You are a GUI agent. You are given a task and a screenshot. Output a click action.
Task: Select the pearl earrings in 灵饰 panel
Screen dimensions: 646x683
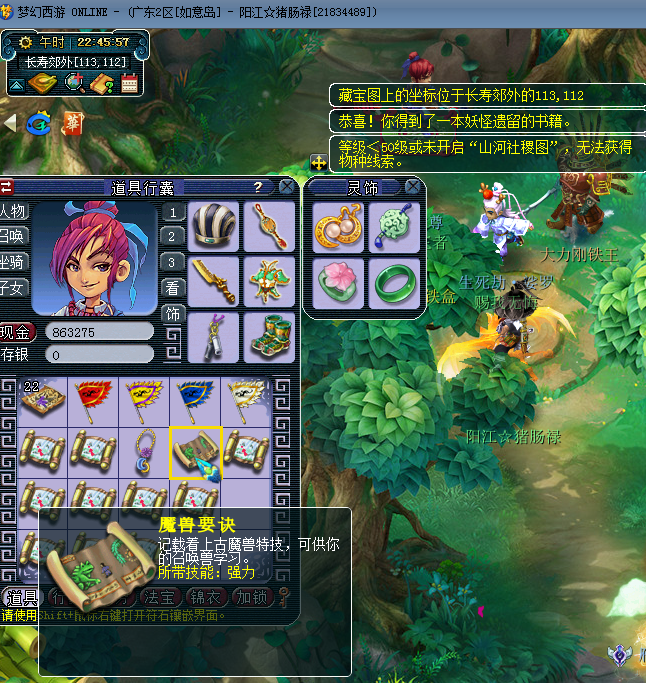tap(338, 227)
